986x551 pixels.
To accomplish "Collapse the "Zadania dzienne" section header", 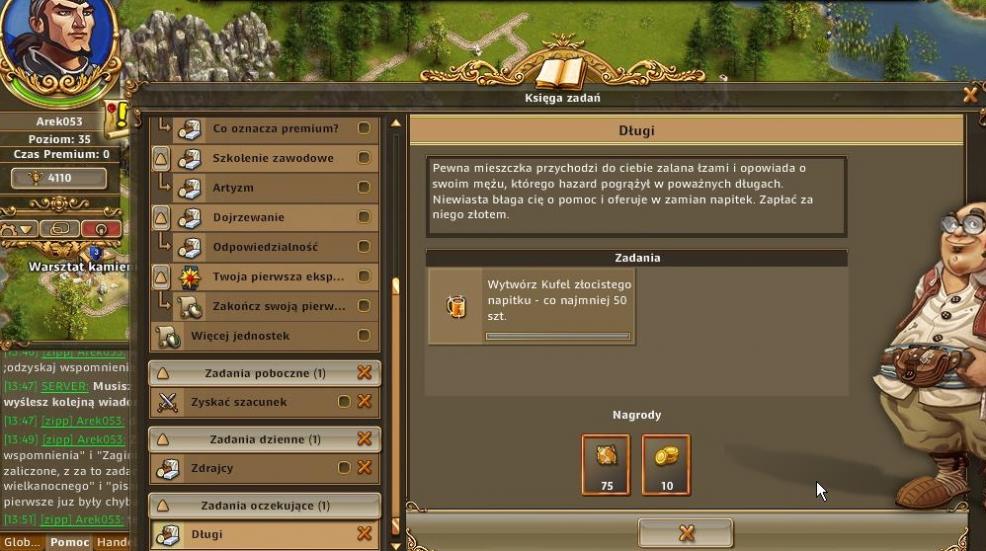I will (x=162, y=439).
